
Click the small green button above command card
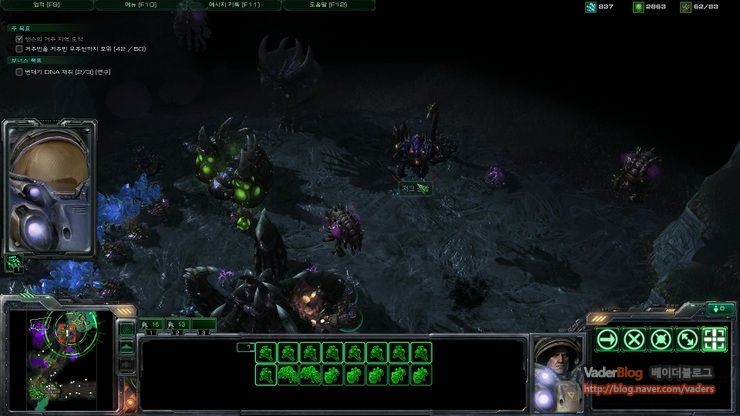point(718,308)
